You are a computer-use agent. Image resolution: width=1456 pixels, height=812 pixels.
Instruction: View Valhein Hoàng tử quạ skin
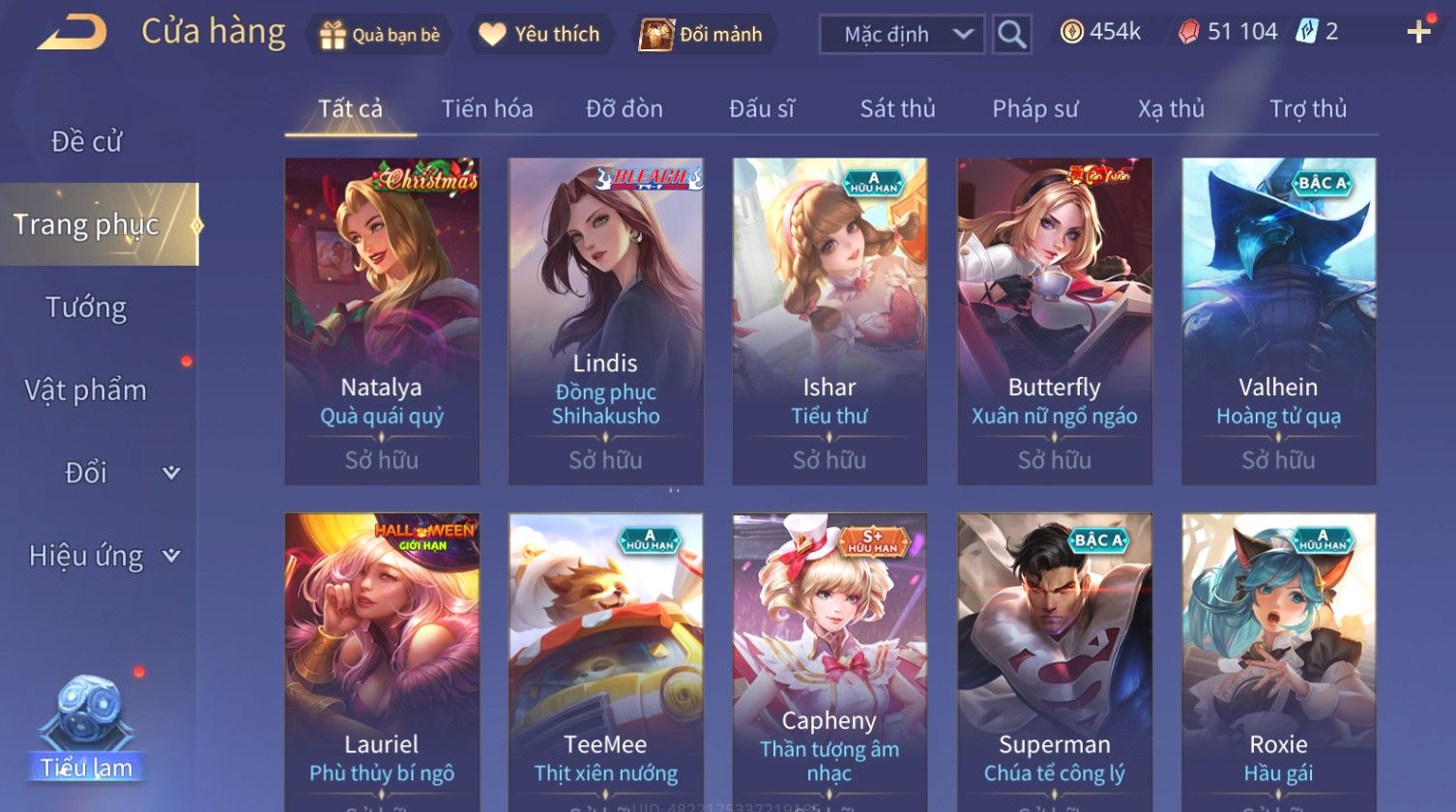(1278, 321)
